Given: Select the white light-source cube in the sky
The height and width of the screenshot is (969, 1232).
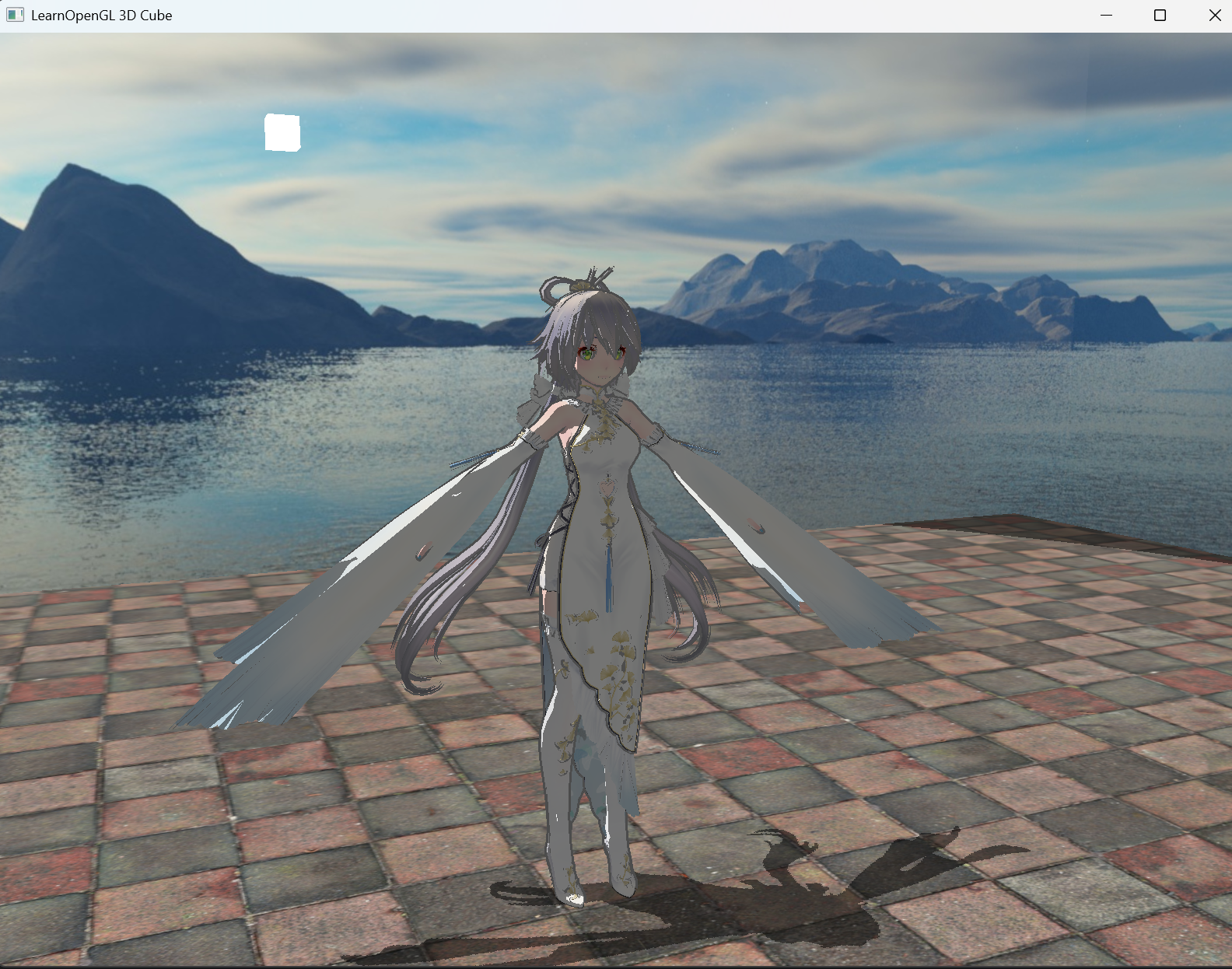Looking at the screenshot, I should pos(282,132).
